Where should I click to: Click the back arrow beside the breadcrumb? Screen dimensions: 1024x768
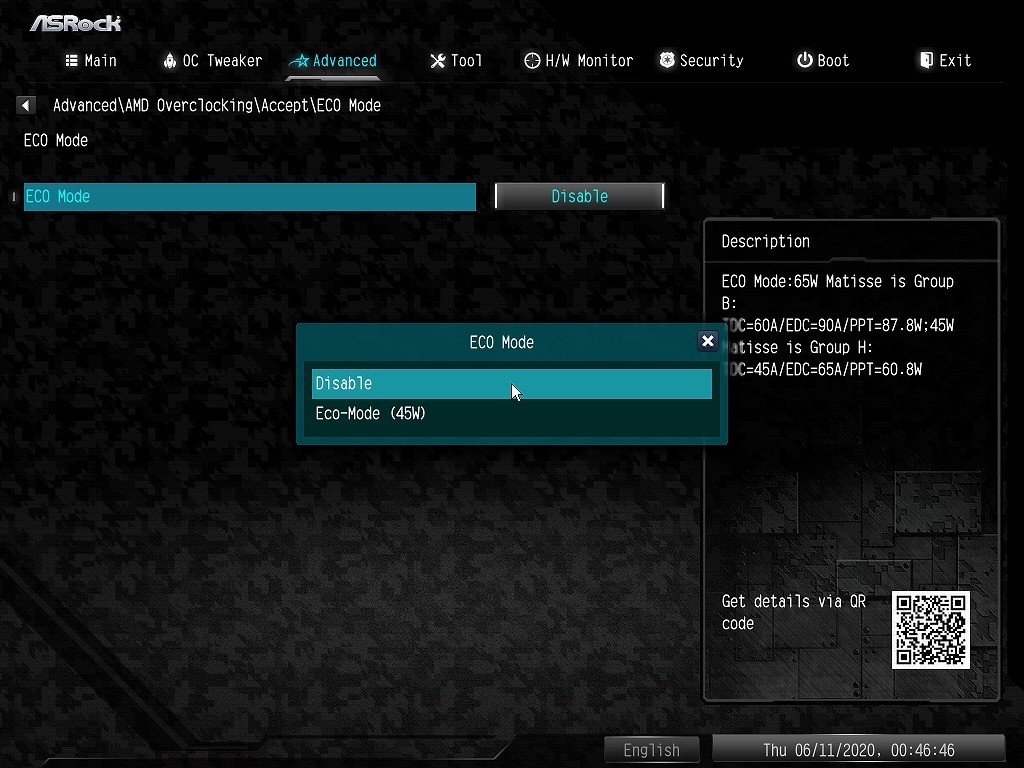[27, 105]
